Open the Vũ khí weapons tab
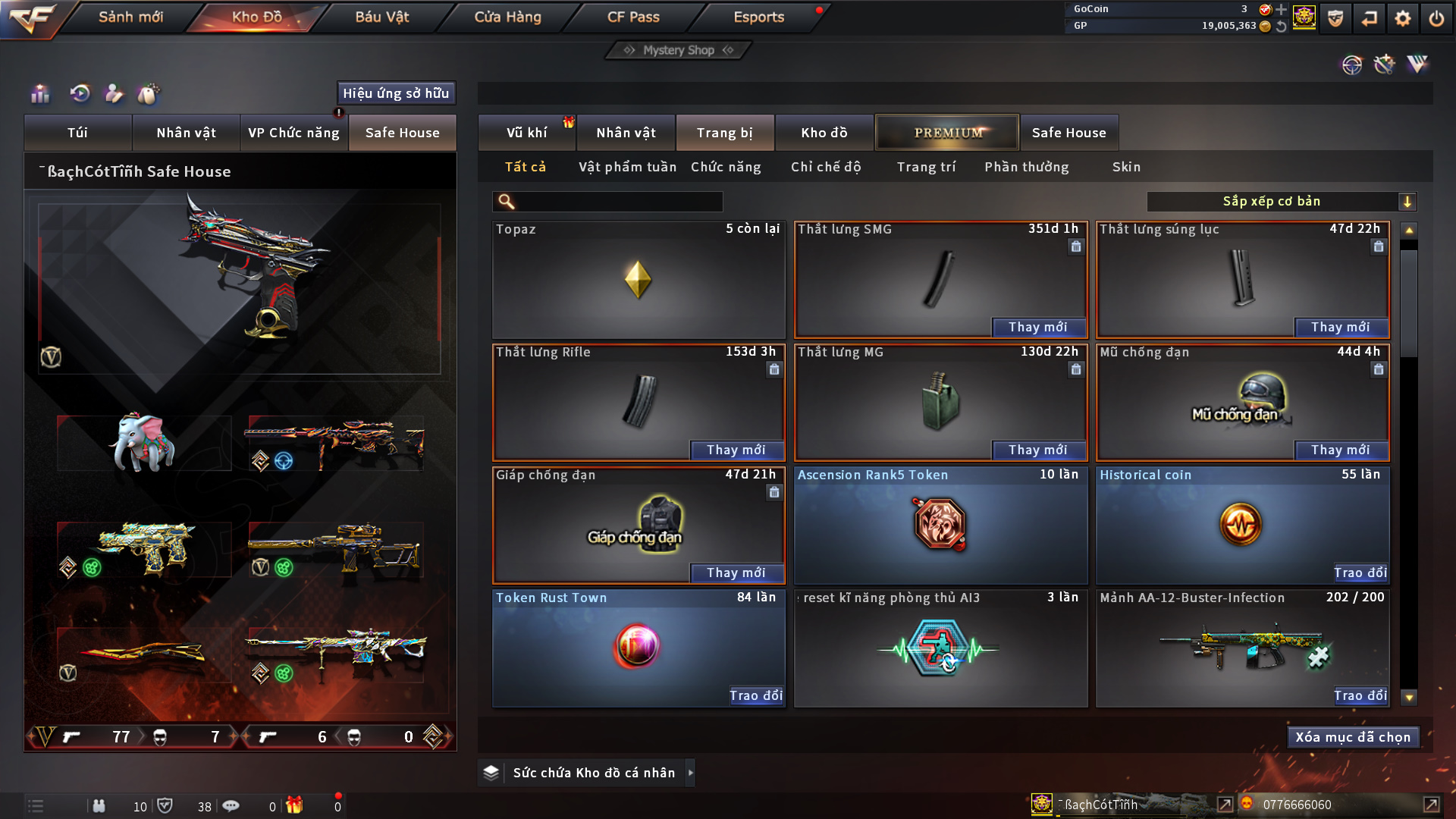Viewport: 1456px width, 819px height. point(526,133)
